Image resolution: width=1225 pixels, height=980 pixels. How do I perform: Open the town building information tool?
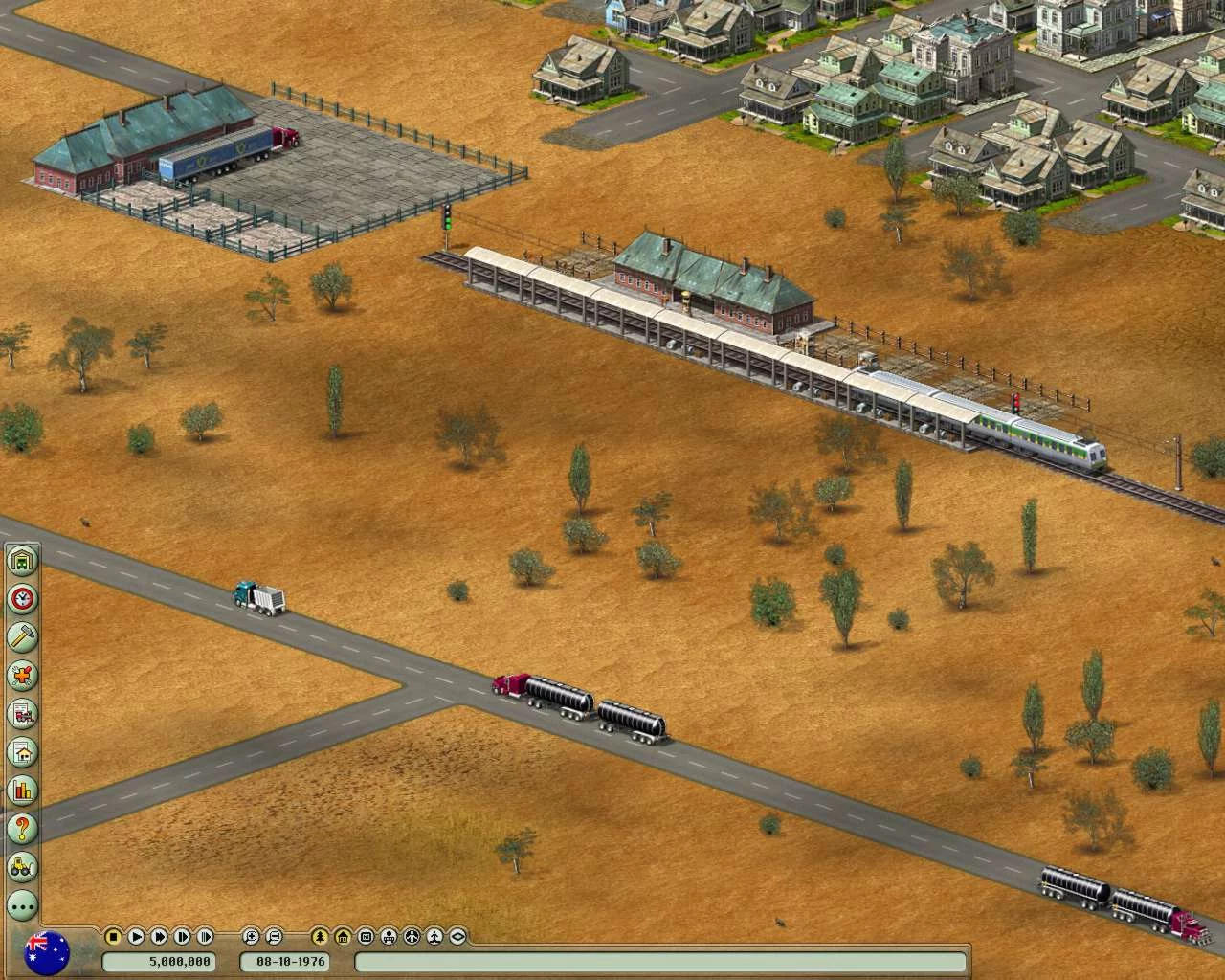21,751
